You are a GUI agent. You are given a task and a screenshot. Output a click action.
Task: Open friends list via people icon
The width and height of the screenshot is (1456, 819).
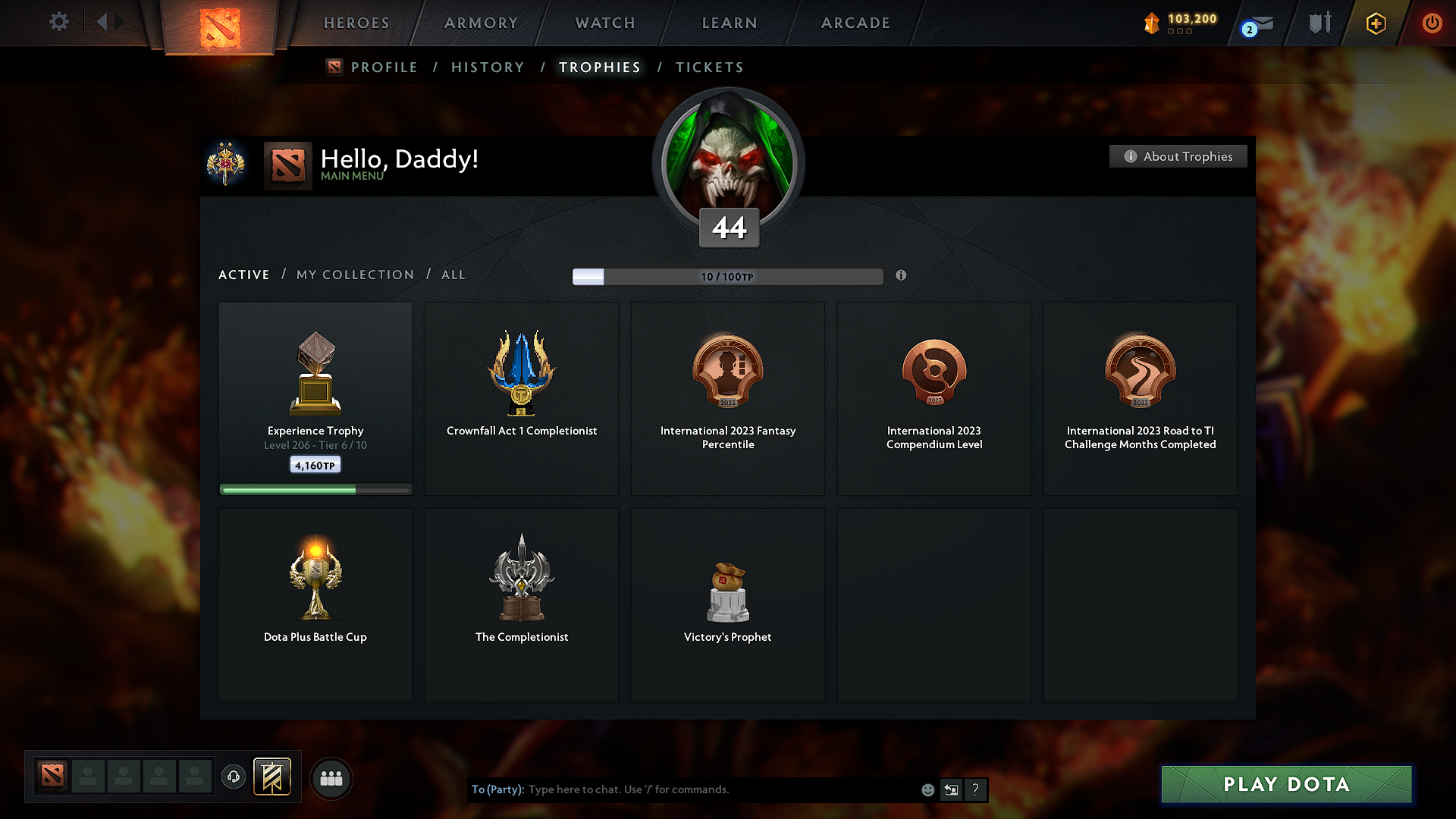pos(331,778)
